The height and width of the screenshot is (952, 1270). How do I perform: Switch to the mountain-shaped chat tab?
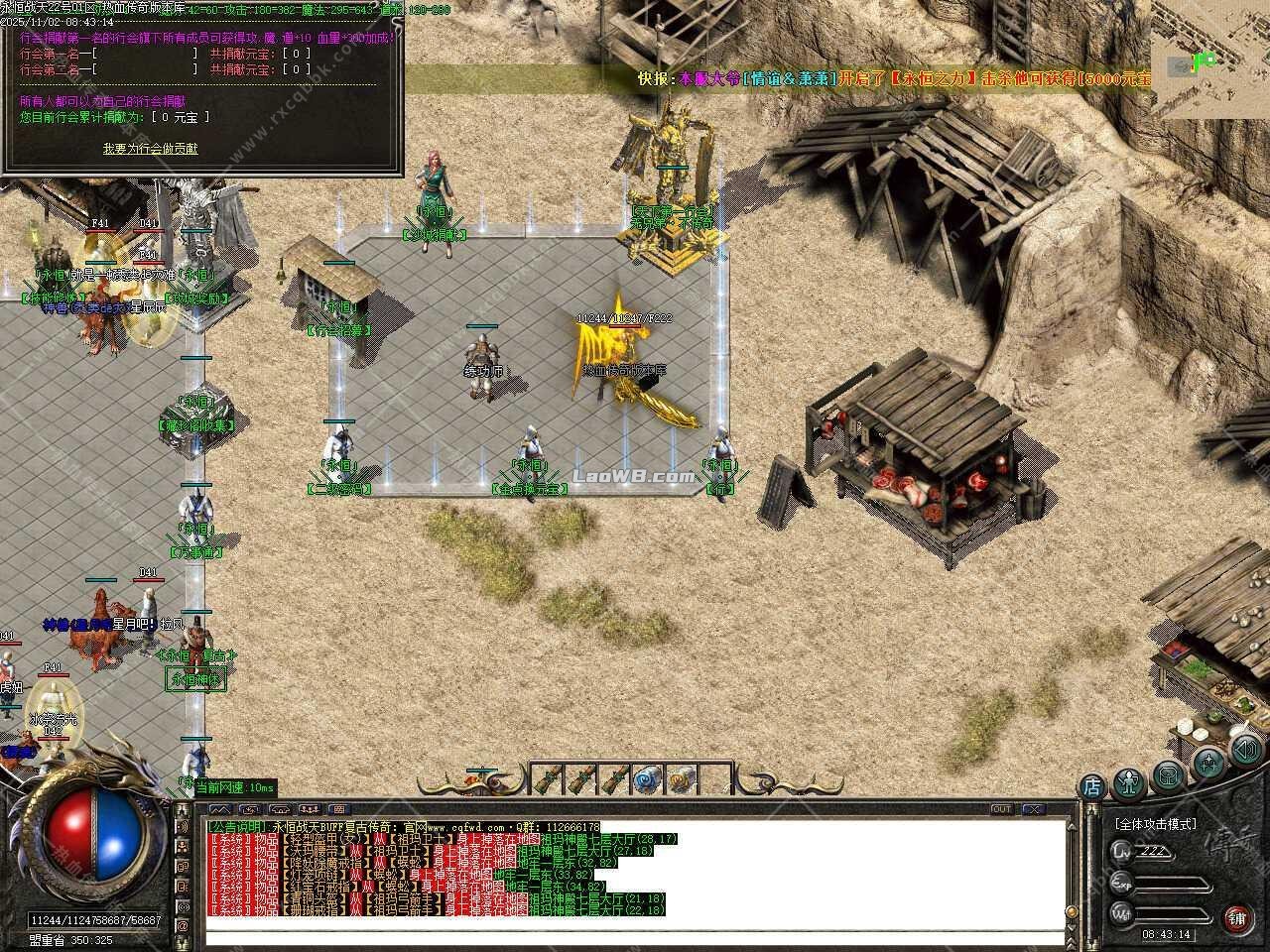click(220, 808)
